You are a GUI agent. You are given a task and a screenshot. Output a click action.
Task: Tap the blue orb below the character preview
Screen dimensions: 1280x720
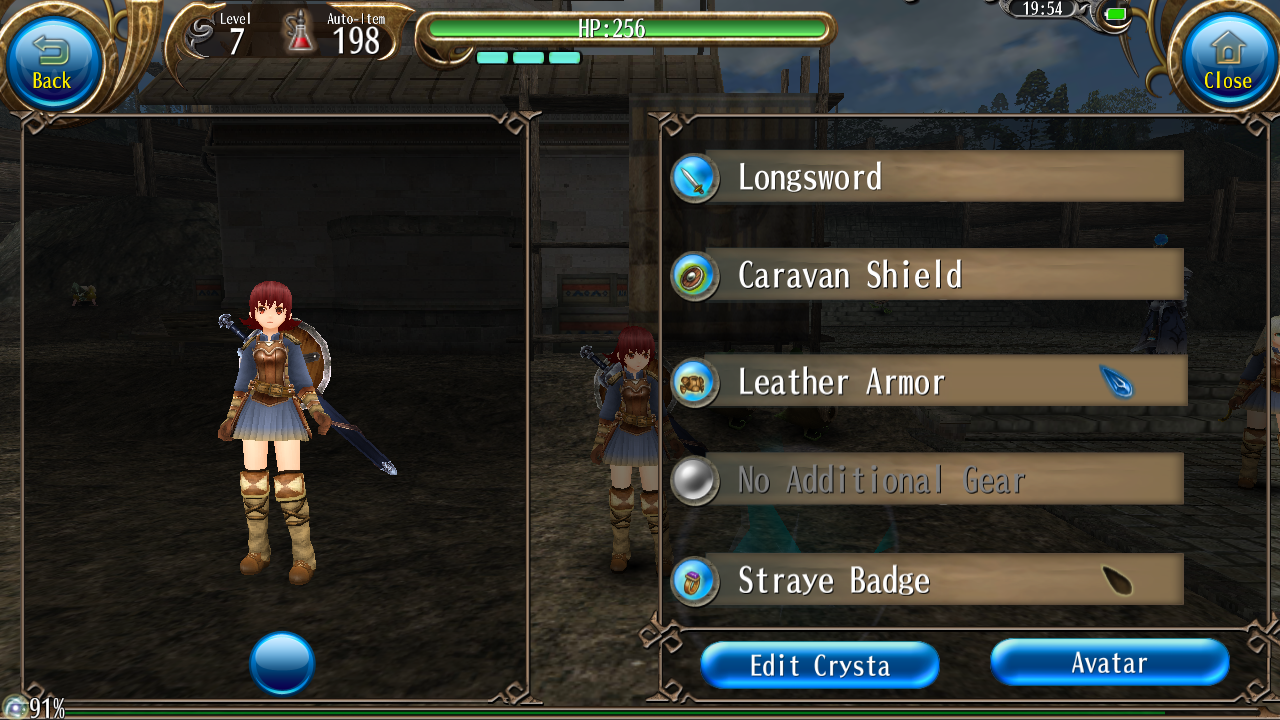tap(283, 662)
